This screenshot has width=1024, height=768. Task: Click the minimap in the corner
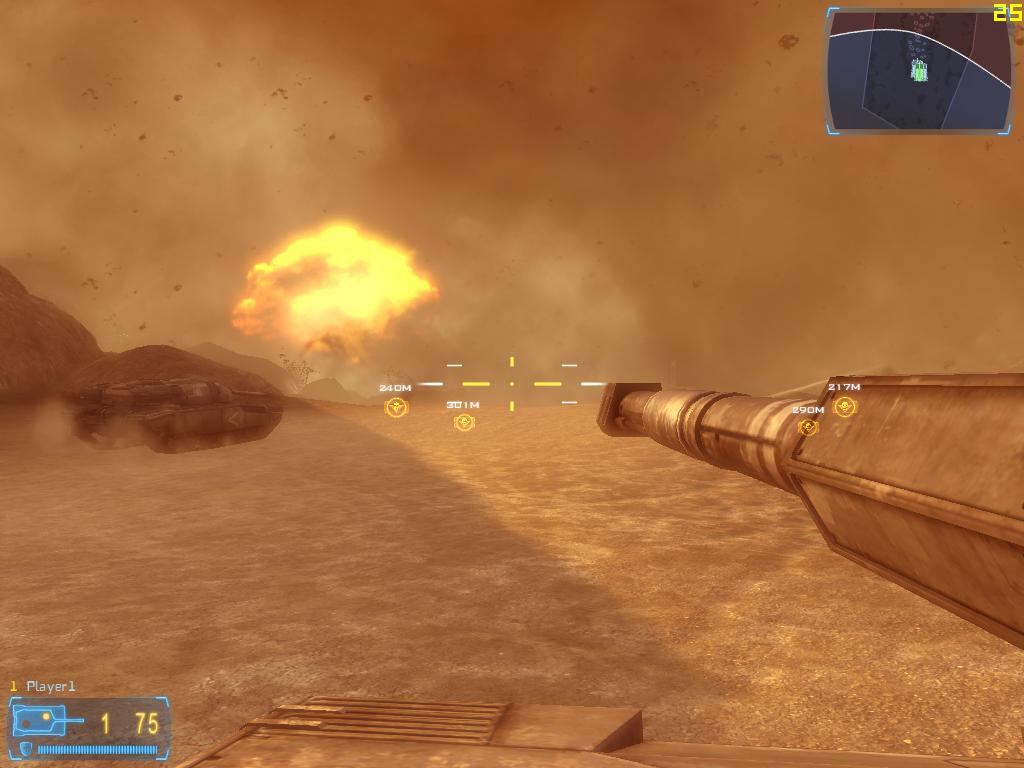(920, 70)
